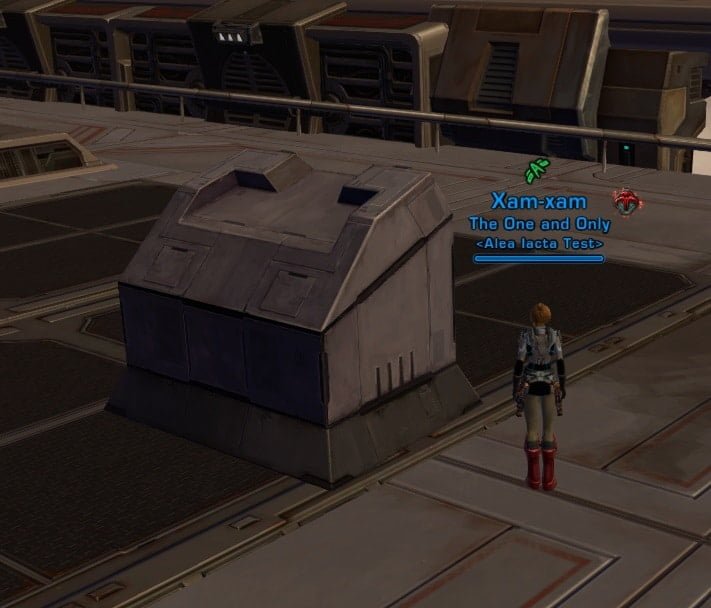Image resolution: width=711 pixels, height=608 pixels.
Task: Select the Xam-xam player nameplate
Action: tap(539, 203)
